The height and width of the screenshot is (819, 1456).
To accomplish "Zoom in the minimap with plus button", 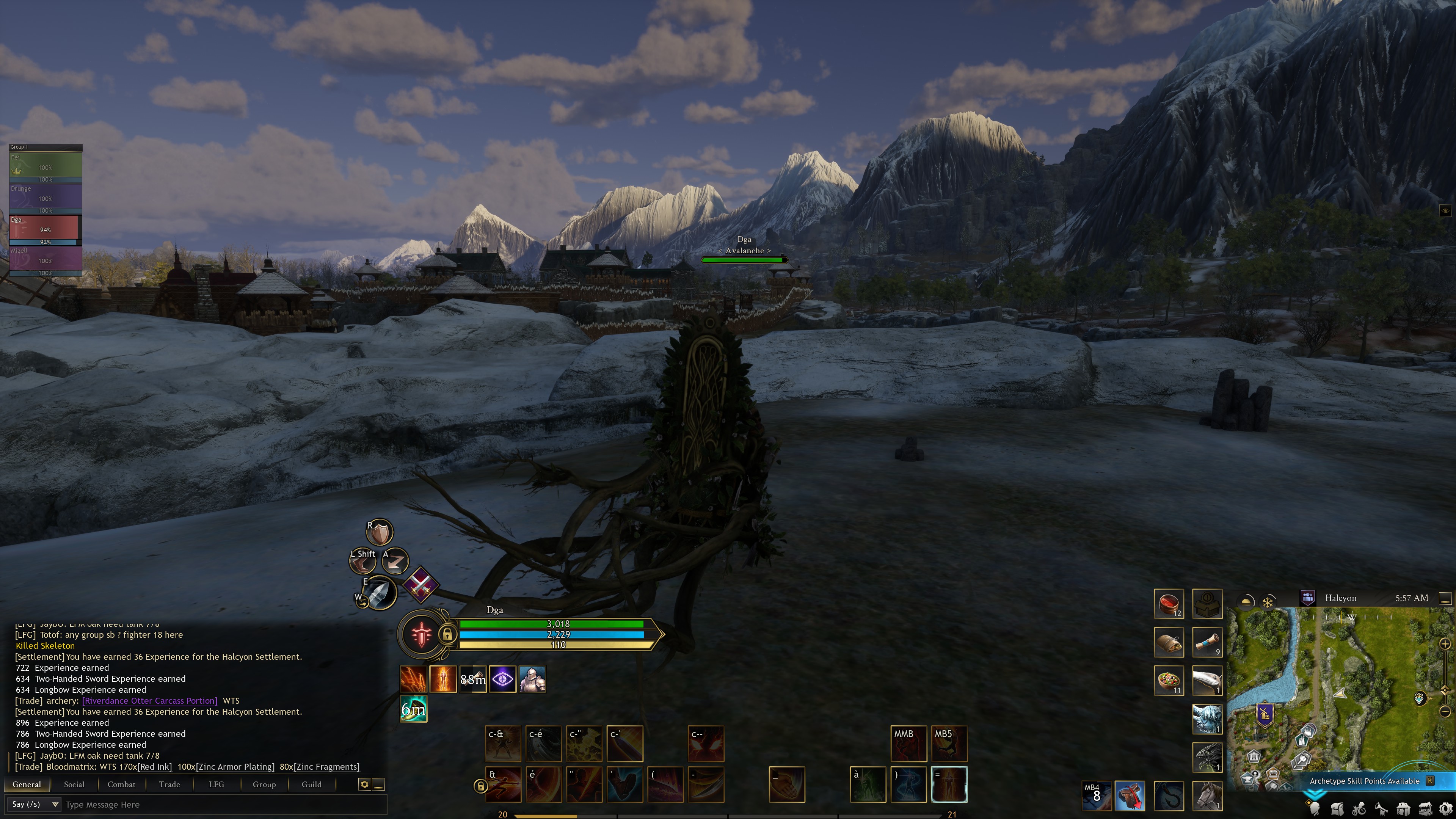I will (x=1445, y=644).
